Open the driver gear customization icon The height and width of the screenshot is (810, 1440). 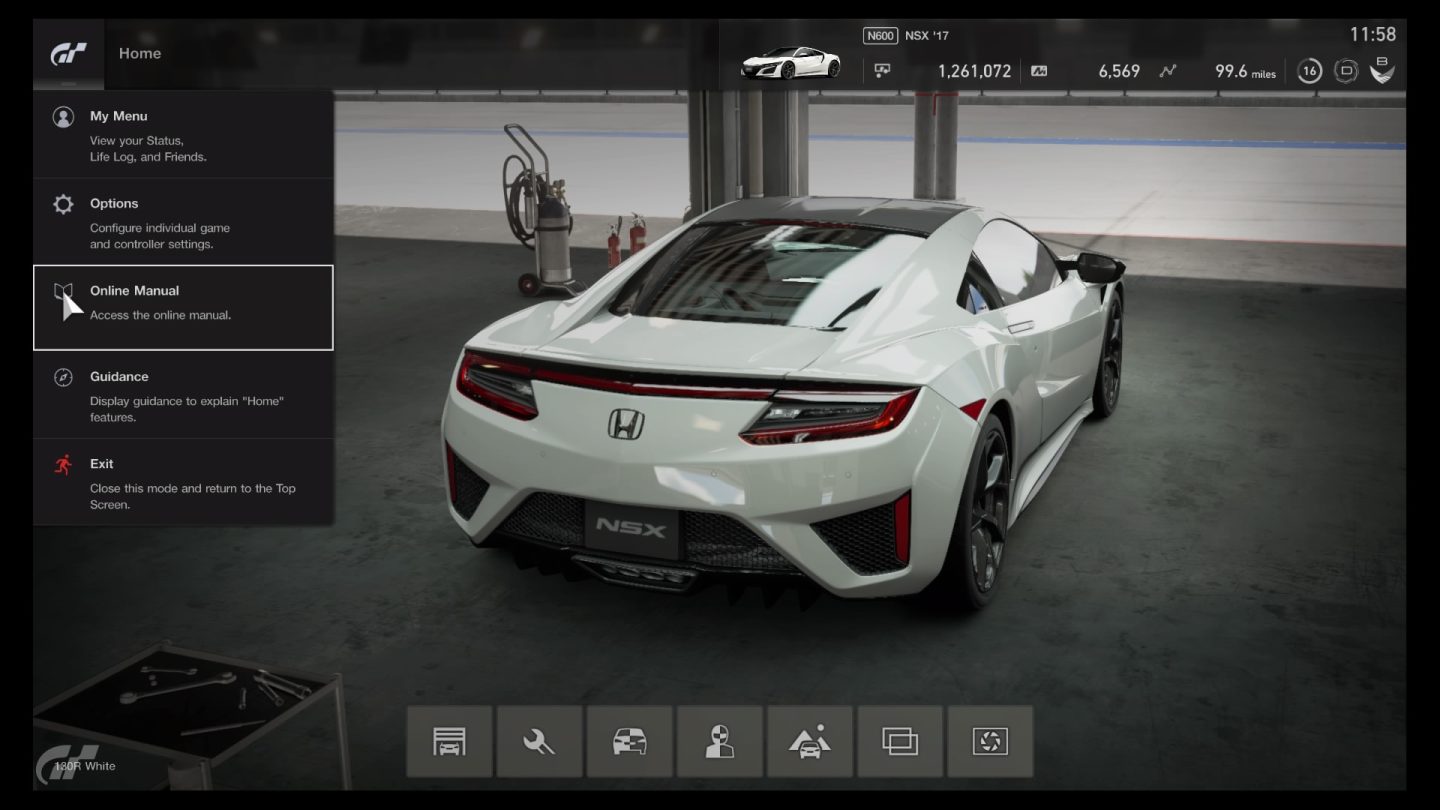coord(719,741)
